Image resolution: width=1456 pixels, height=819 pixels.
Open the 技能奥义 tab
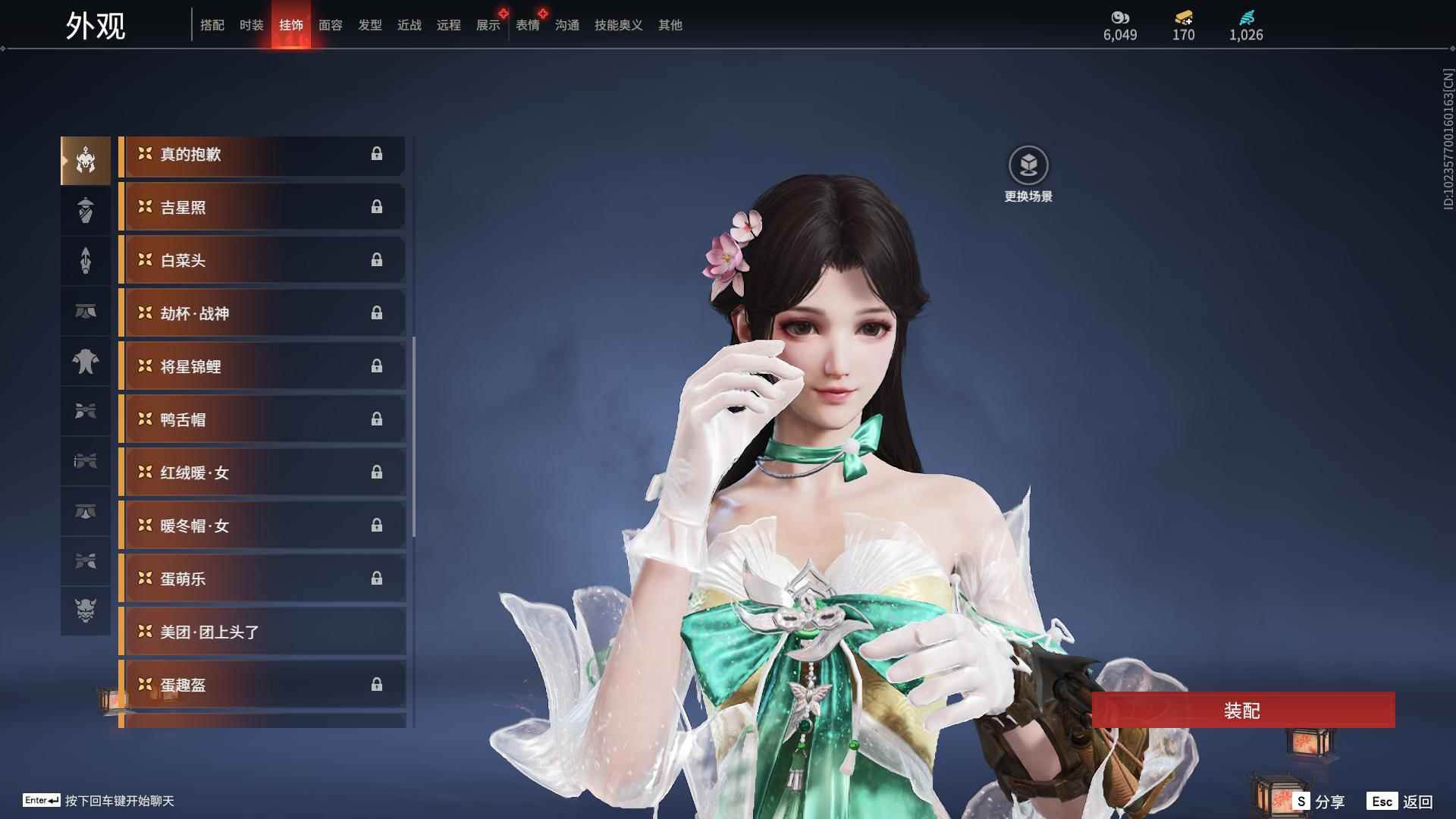[618, 25]
